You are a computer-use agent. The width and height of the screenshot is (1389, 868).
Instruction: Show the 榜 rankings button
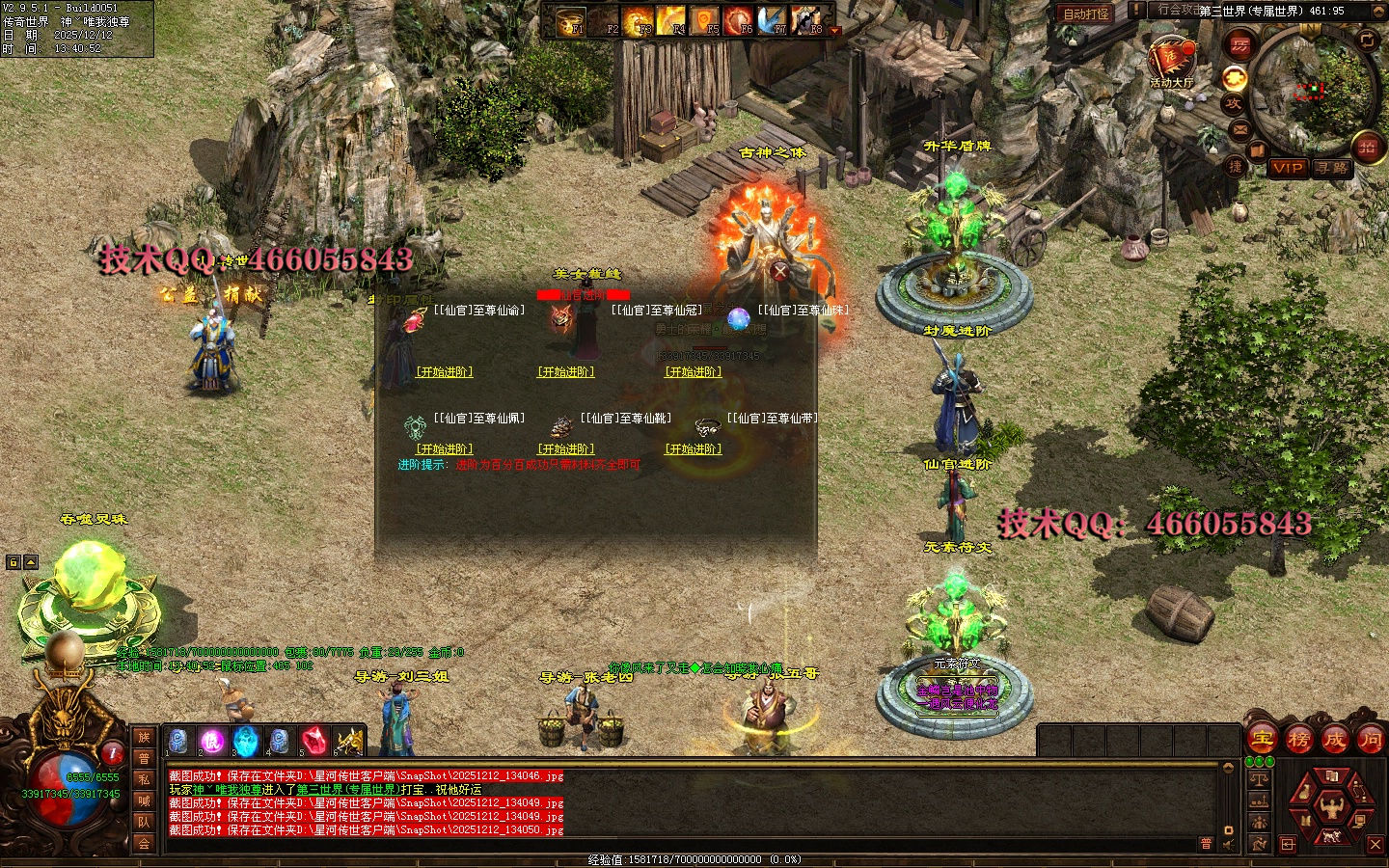click(1298, 740)
